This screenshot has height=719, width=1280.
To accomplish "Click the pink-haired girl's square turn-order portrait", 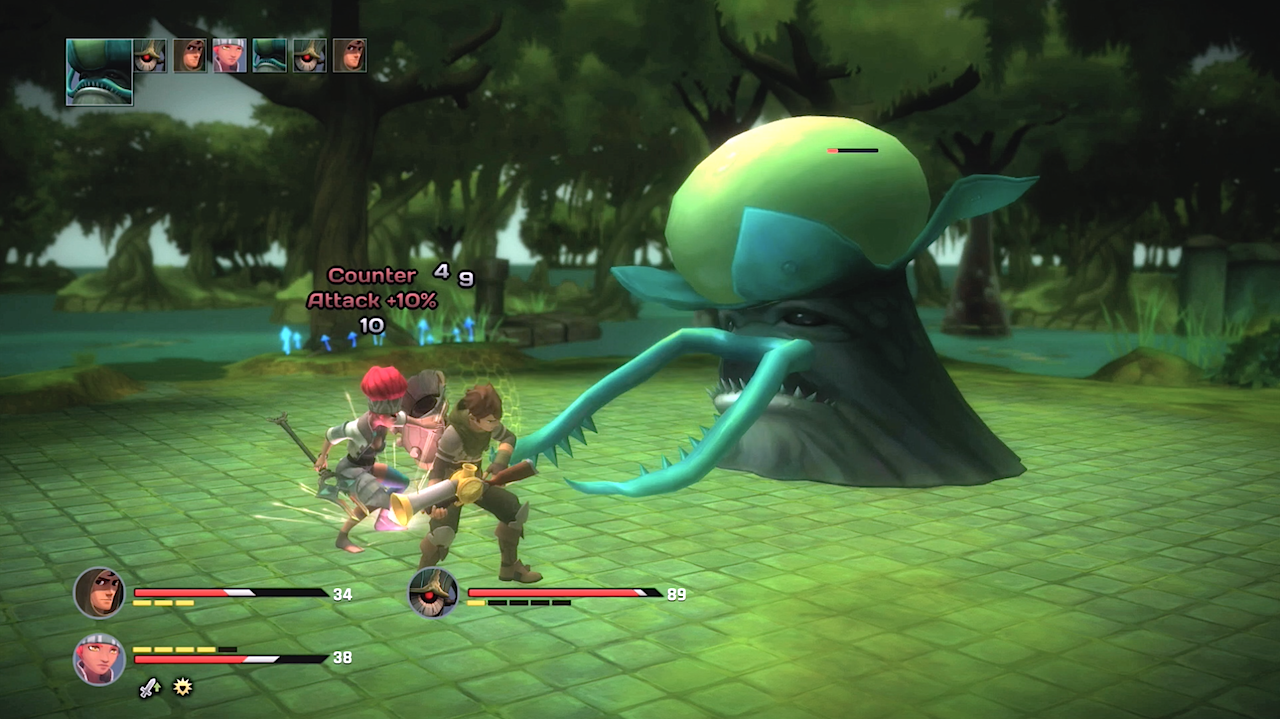I will pyautogui.click(x=229, y=55).
